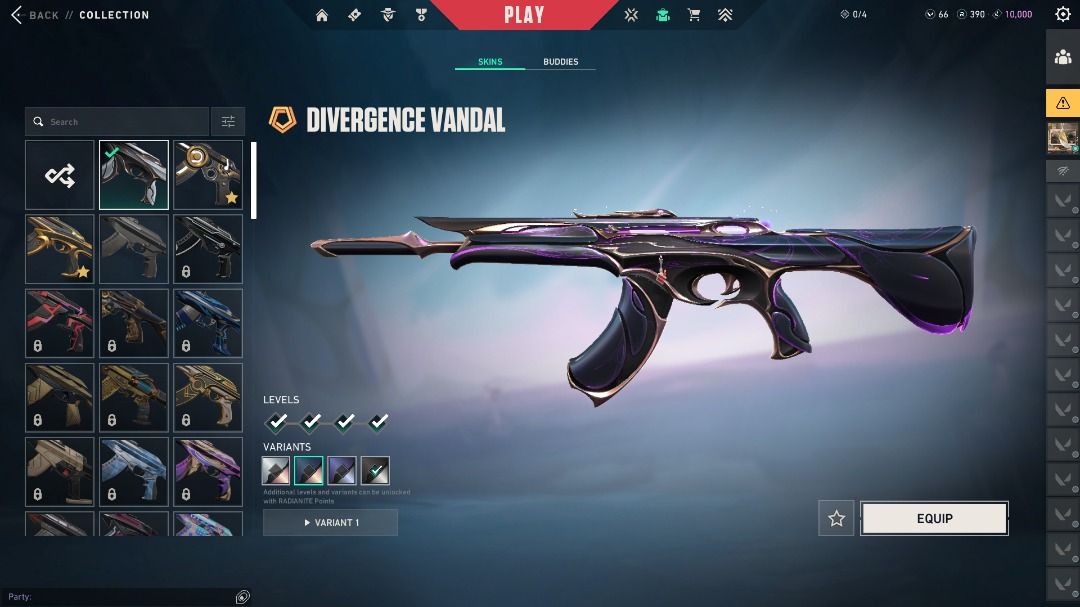Open the home icon in top bar

click(x=322, y=15)
